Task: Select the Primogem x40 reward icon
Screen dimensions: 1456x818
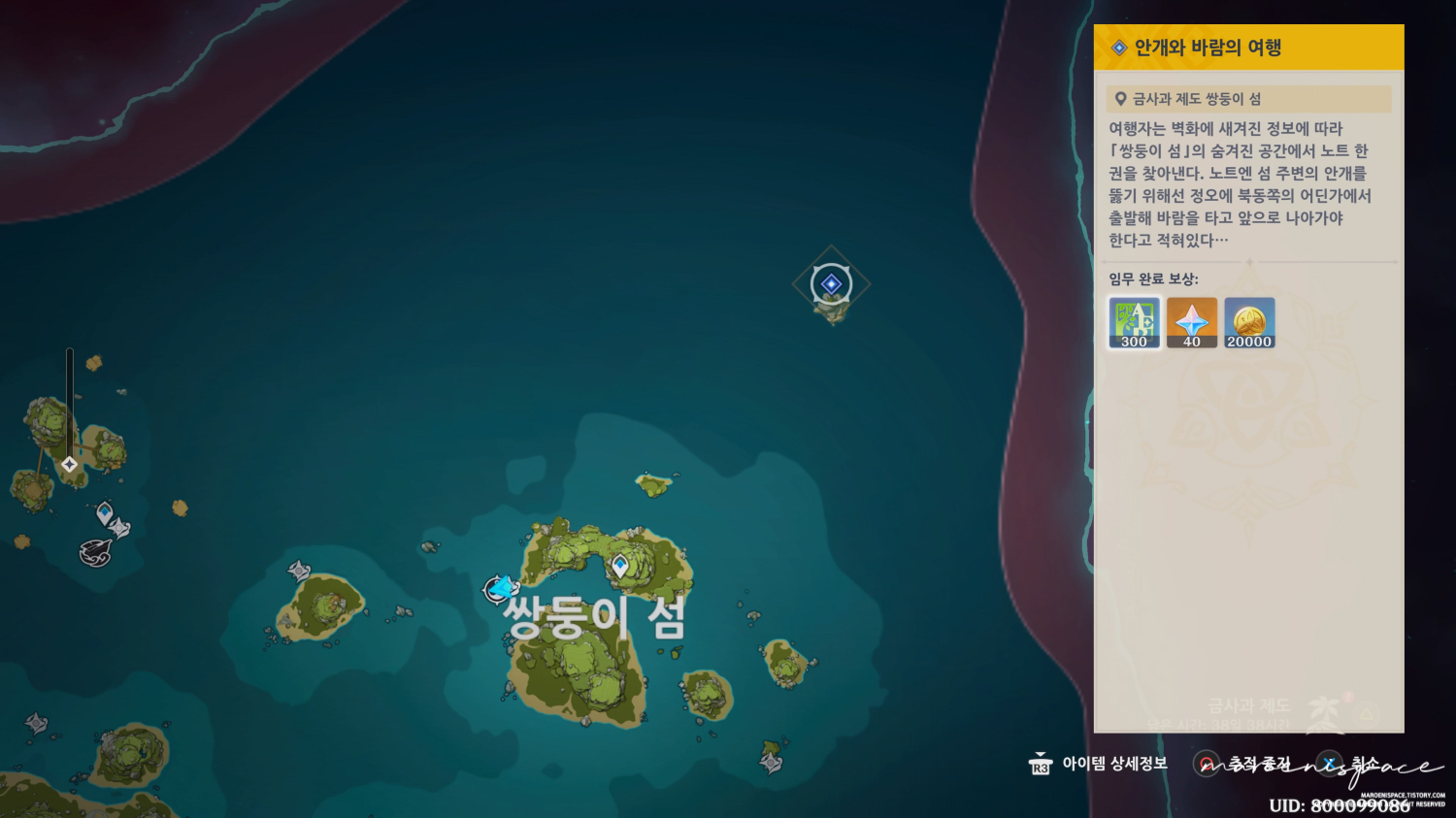Action: 1191,322
